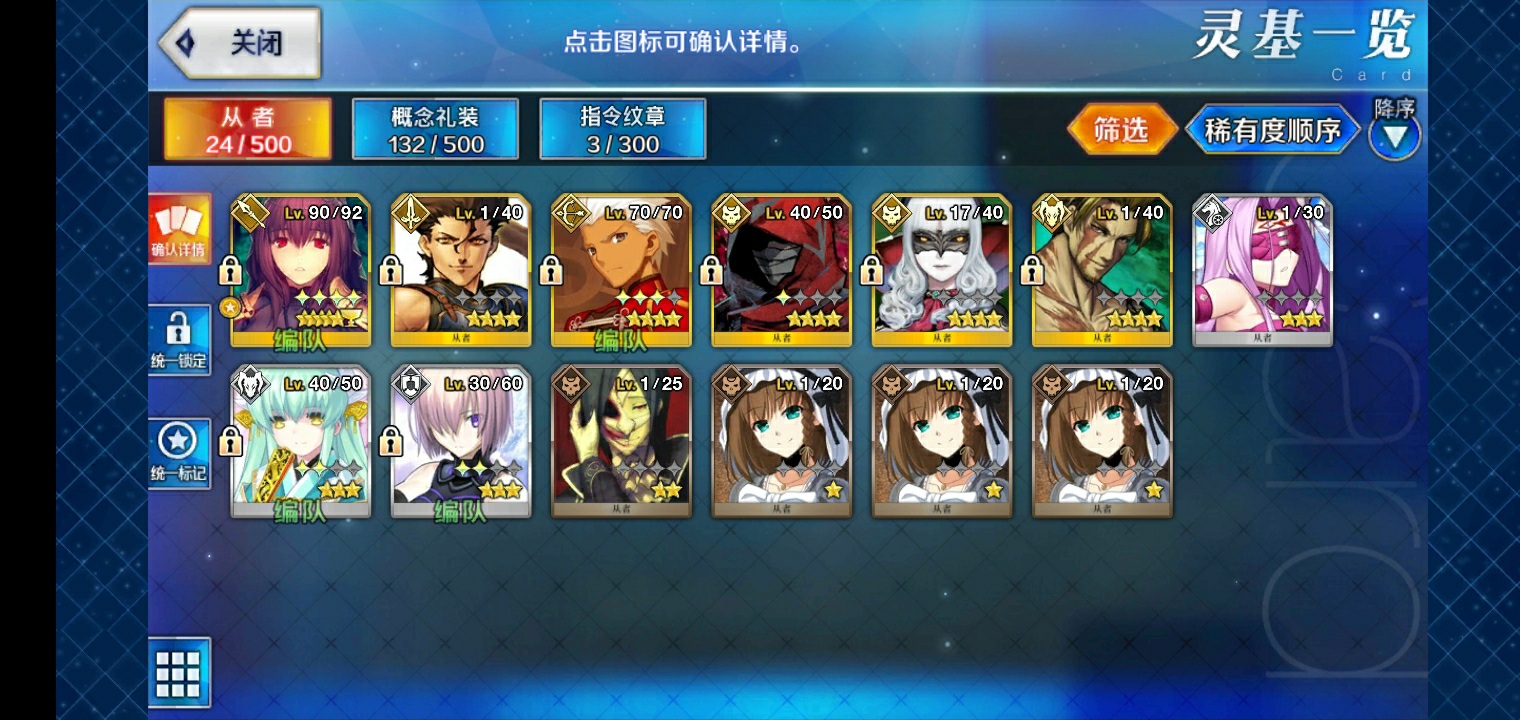Viewport: 1520px width, 720px height.
Task: Open the 概念礼装 craft essence tab
Action: [435, 129]
